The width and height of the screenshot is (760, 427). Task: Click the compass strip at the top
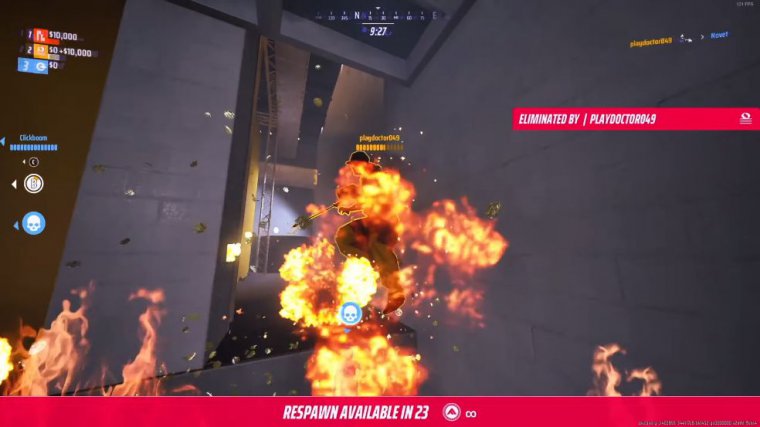click(378, 16)
